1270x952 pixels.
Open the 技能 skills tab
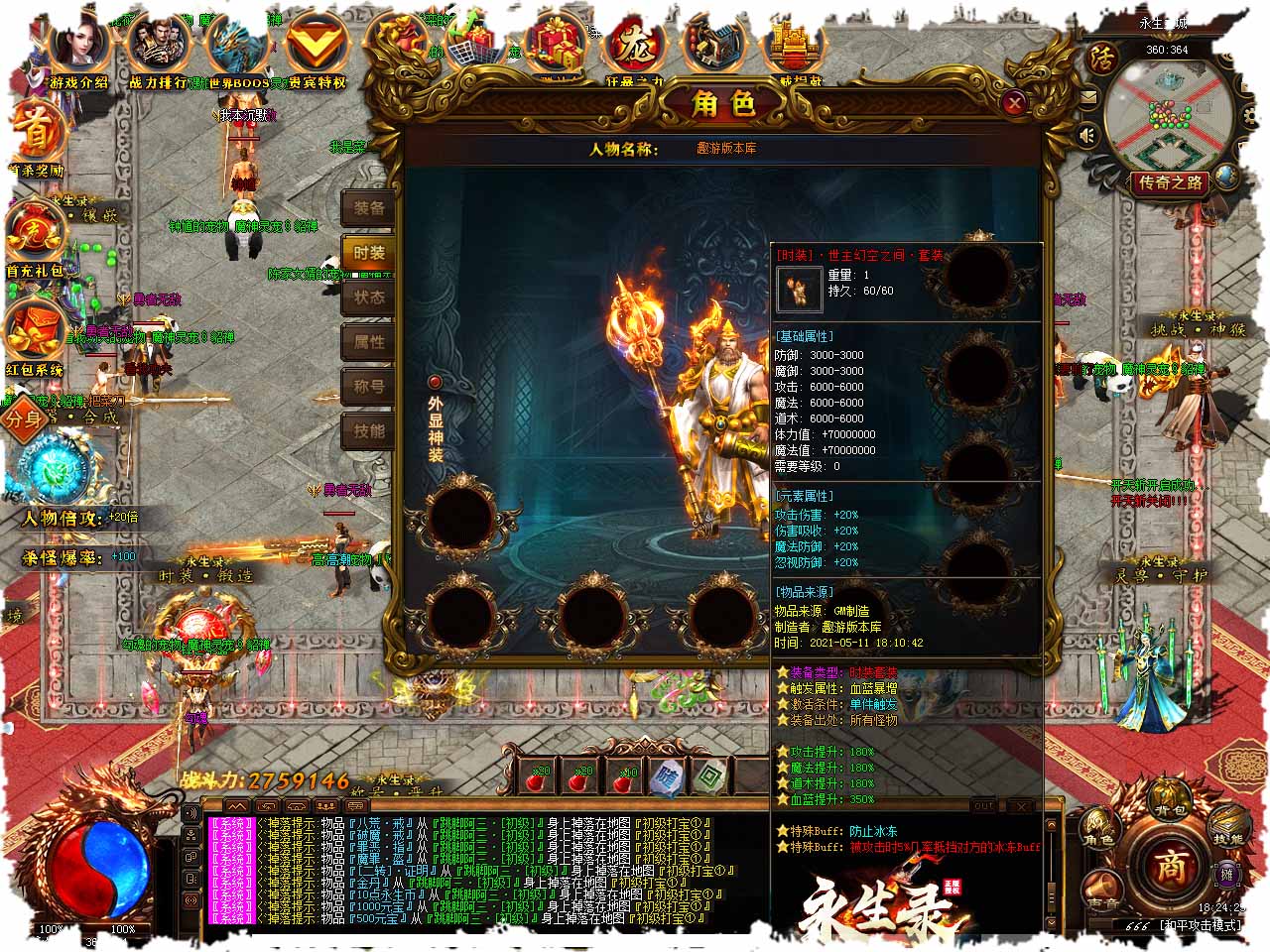coord(368,431)
